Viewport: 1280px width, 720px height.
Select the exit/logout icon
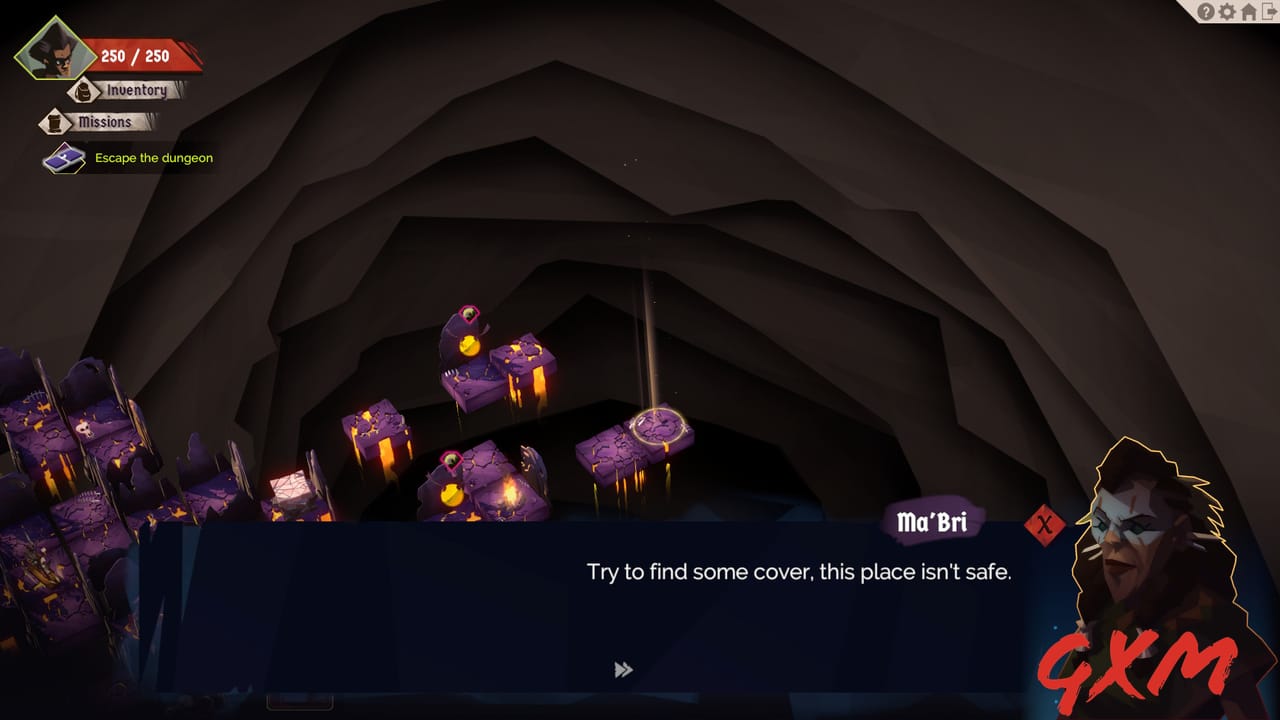(x=1268, y=12)
